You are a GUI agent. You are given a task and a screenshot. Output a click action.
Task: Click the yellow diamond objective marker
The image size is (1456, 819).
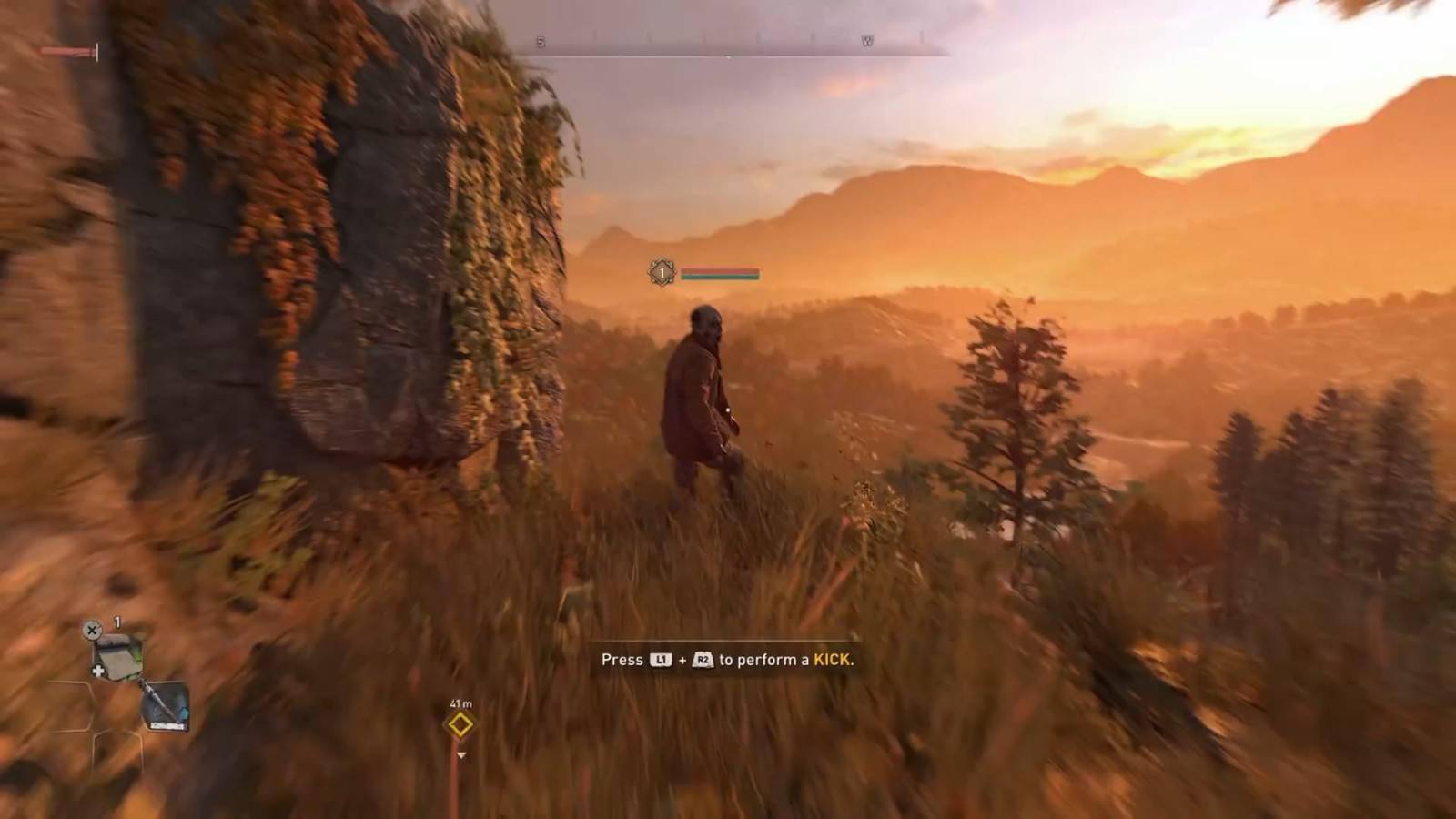460,725
